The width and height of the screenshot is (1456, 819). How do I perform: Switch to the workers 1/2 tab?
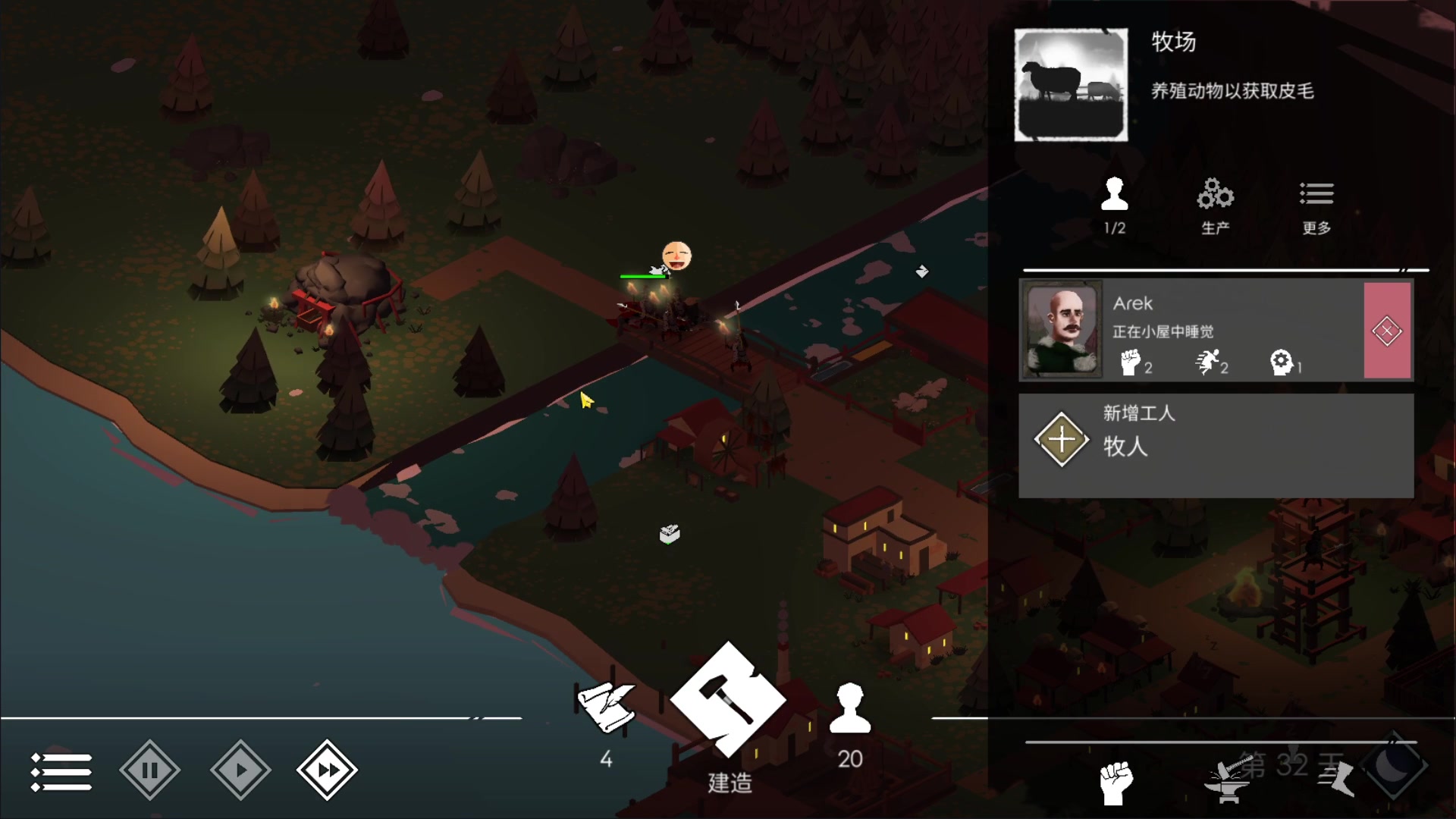[x=1114, y=205]
